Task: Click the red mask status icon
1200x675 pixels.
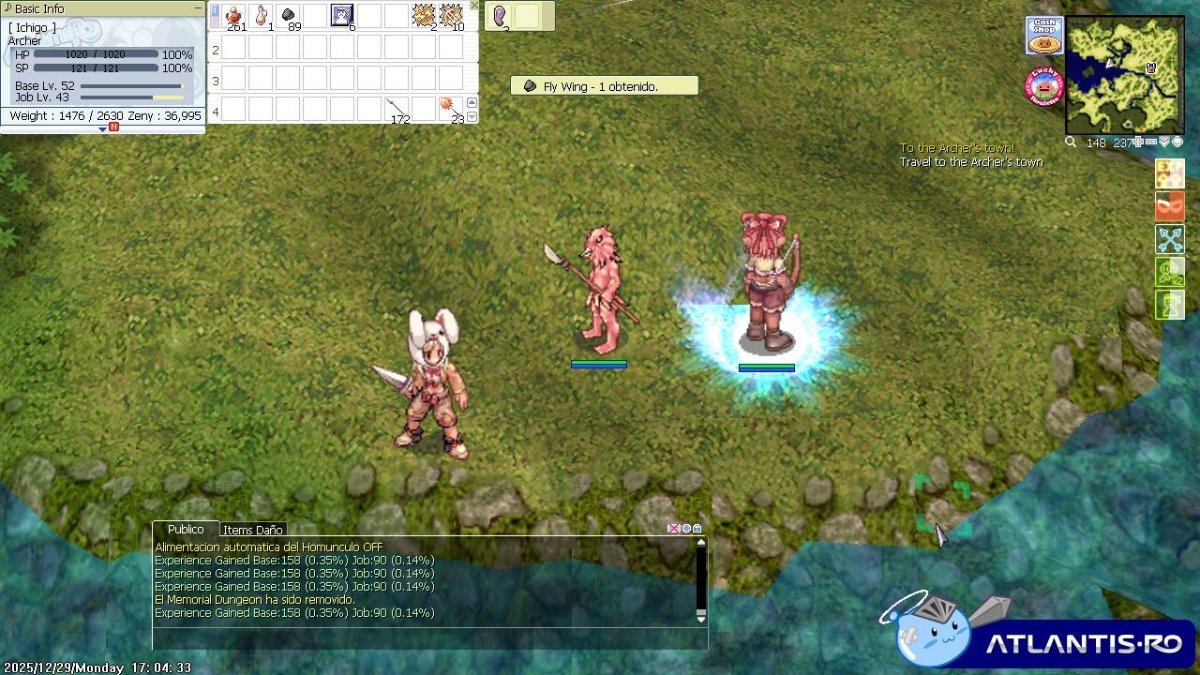Action: [1170, 206]
